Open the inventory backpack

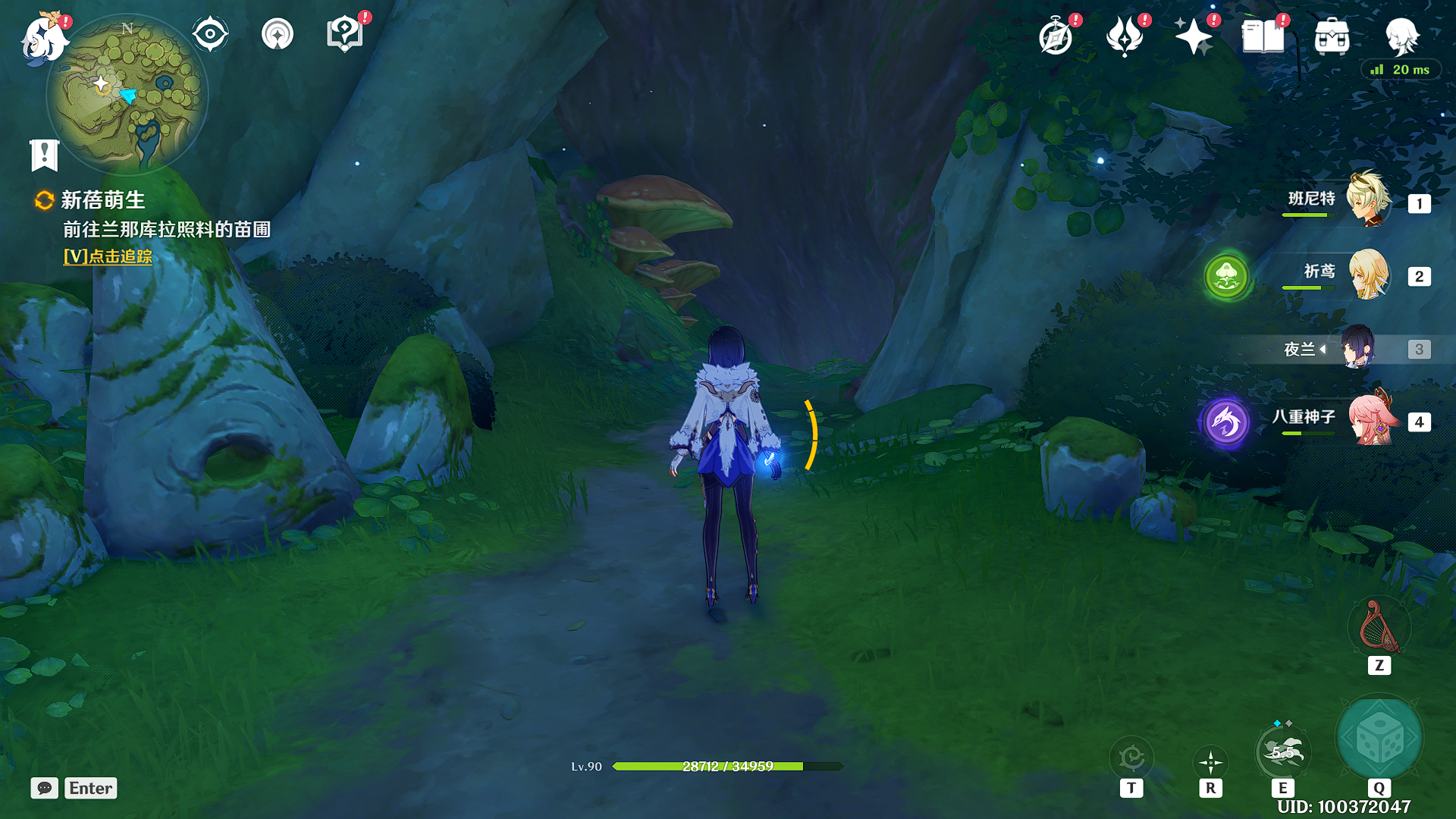coord(1332,36)
